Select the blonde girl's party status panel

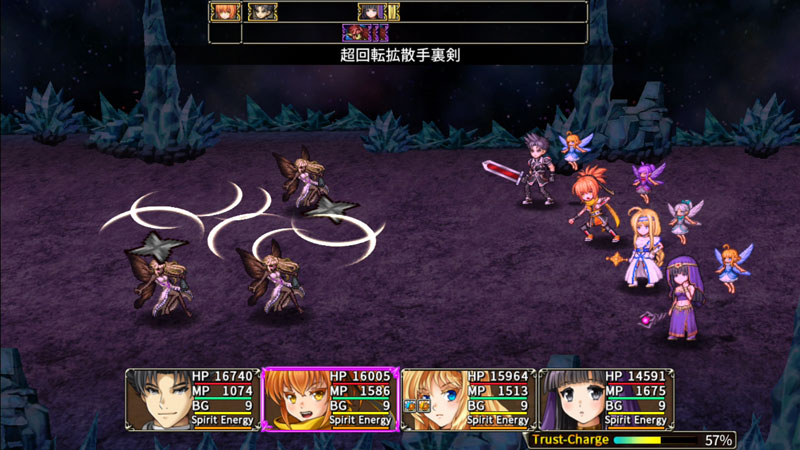pyautogui.click(x=468, y=399)
